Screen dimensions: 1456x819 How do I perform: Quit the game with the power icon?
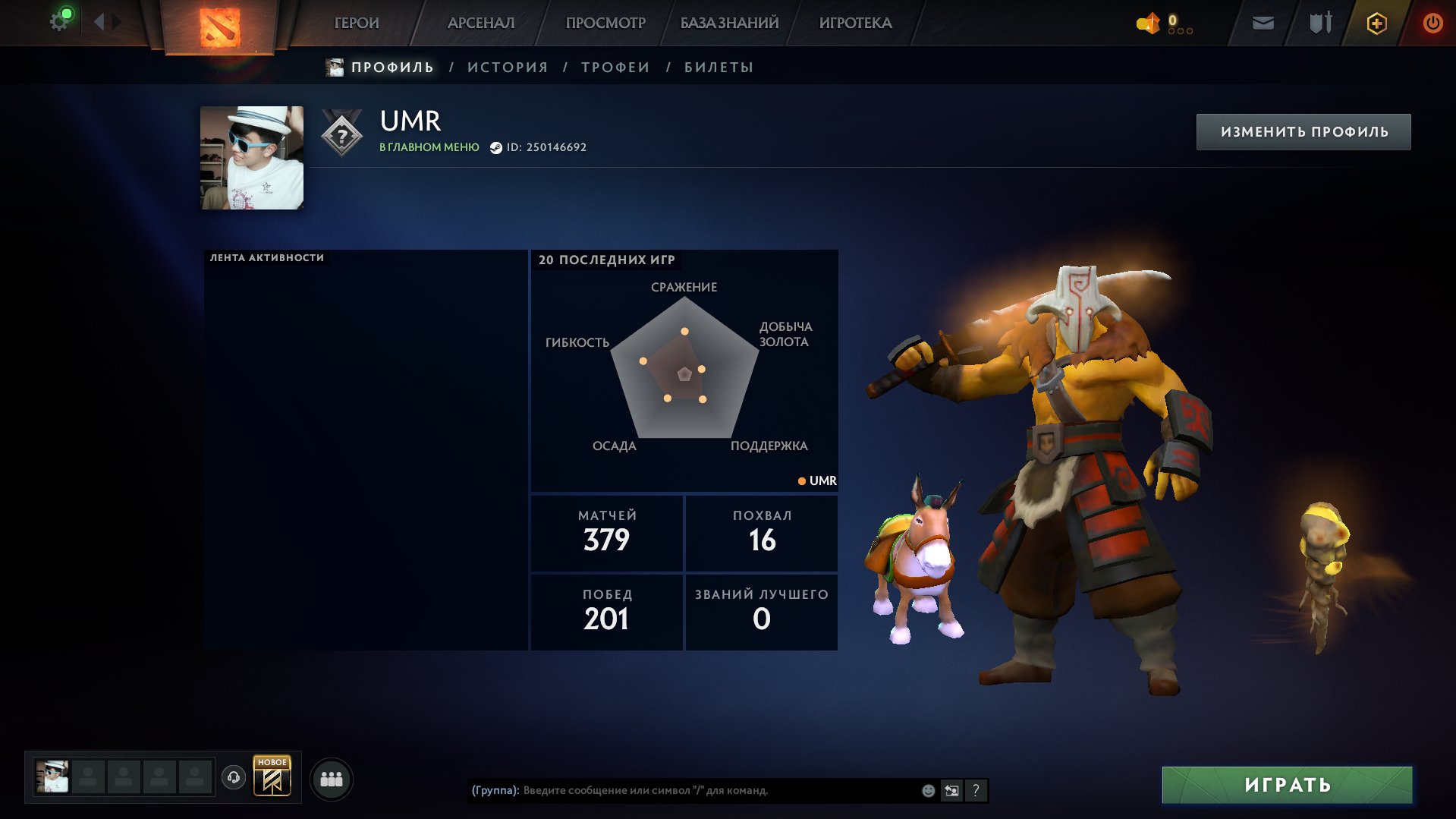(x=1432, y=24)
